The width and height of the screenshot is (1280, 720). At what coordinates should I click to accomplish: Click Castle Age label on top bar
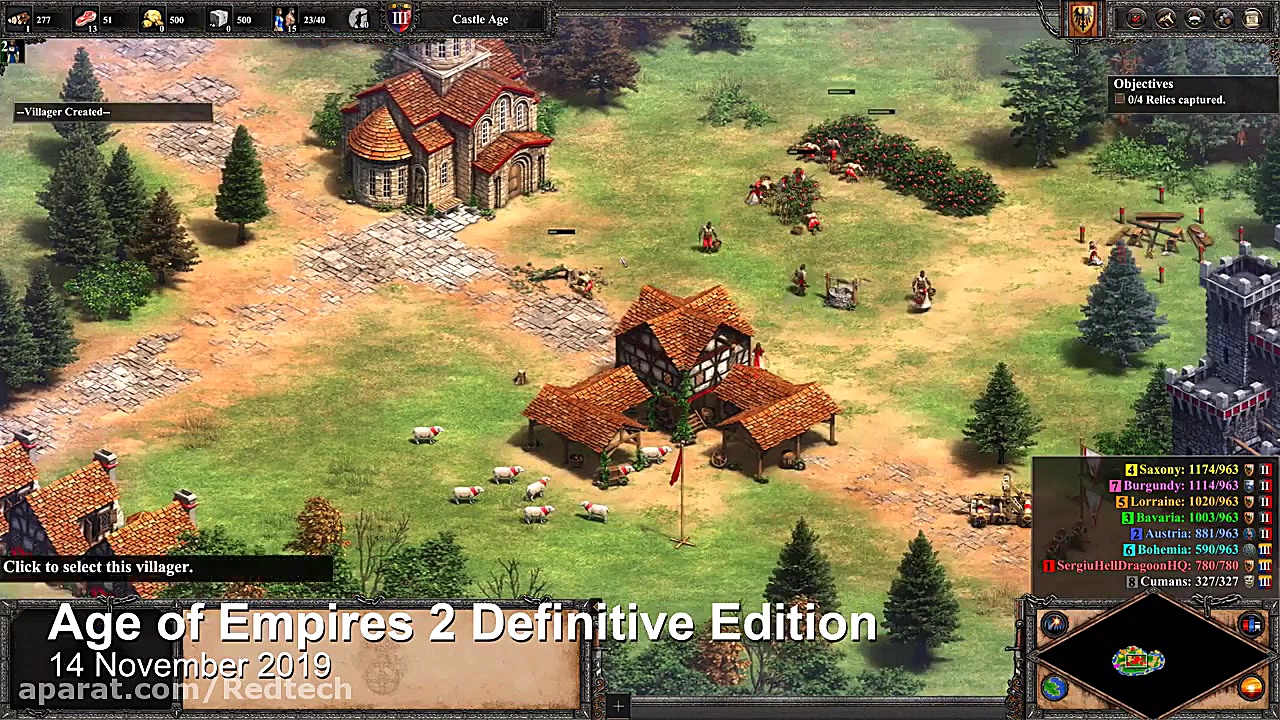(480, 18)
